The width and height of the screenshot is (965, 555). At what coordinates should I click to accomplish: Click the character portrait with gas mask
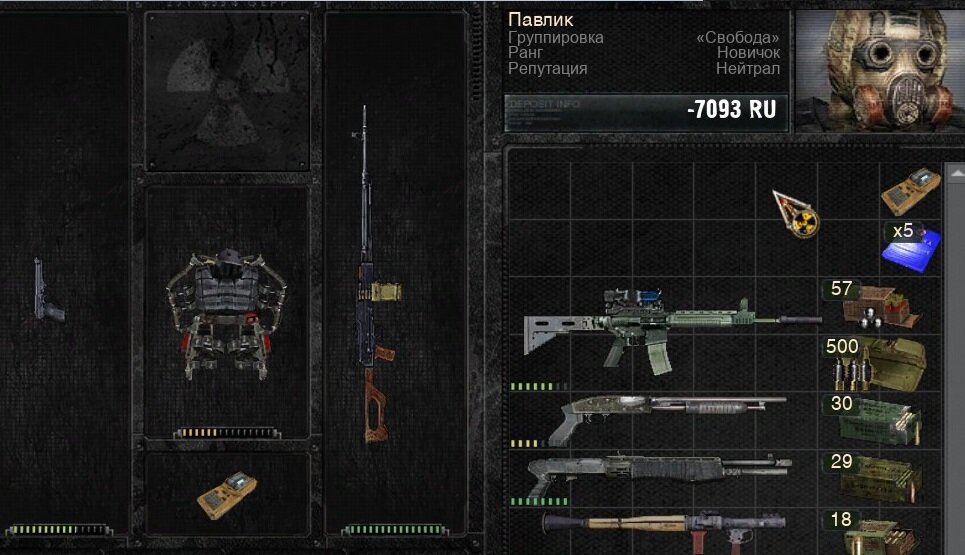(x=875, y=72)
